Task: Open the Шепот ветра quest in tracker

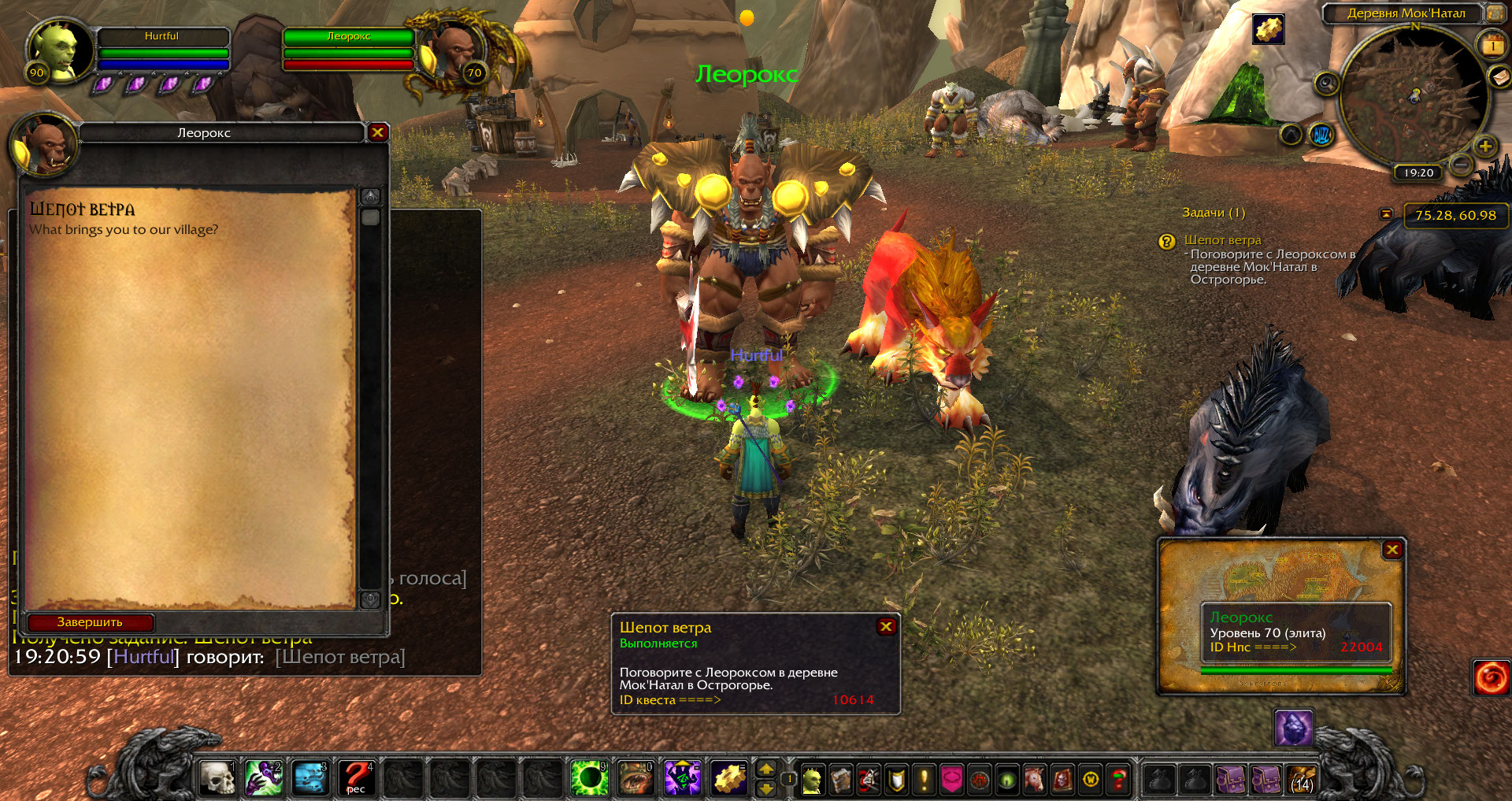Action: [x=1222, y=240]
